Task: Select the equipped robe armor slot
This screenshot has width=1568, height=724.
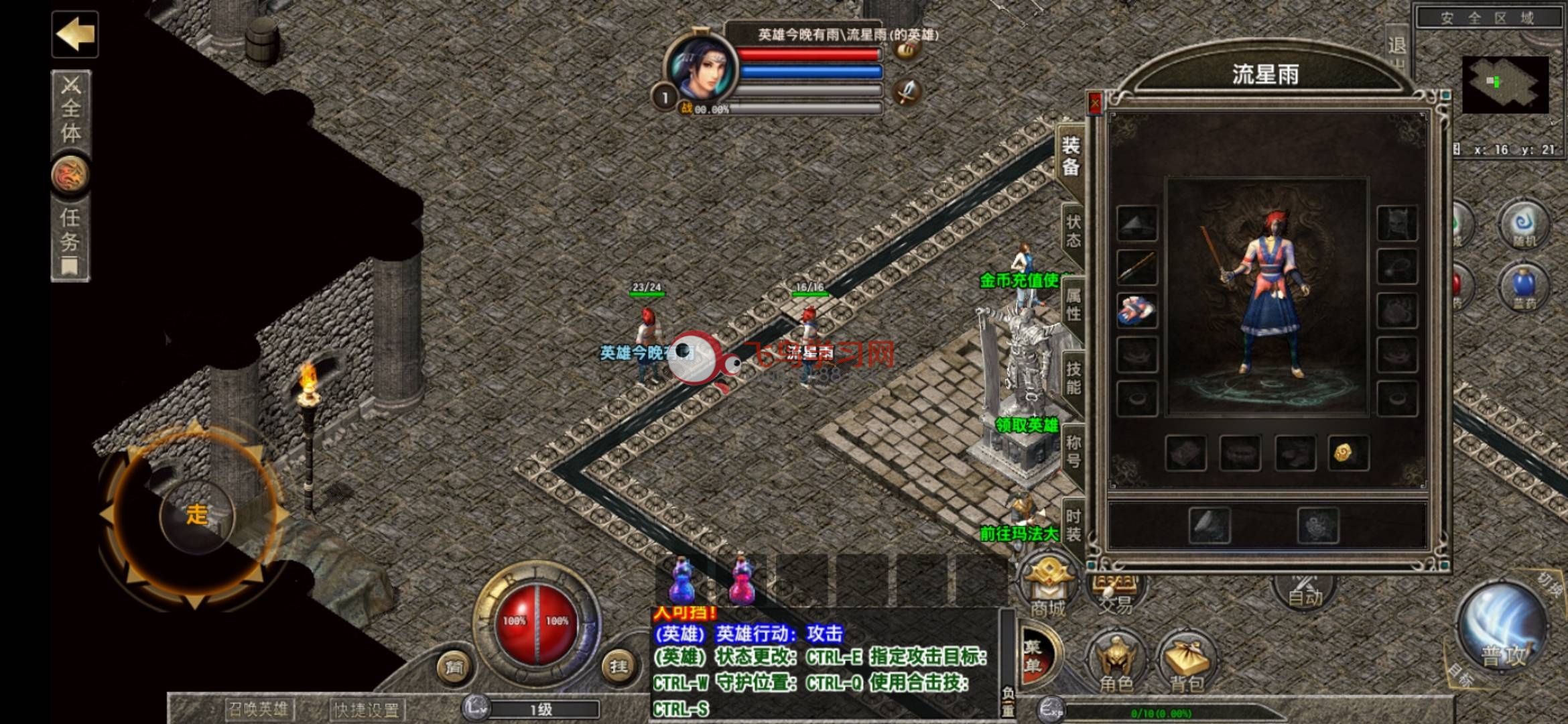Action: (x=1137, y=310)
